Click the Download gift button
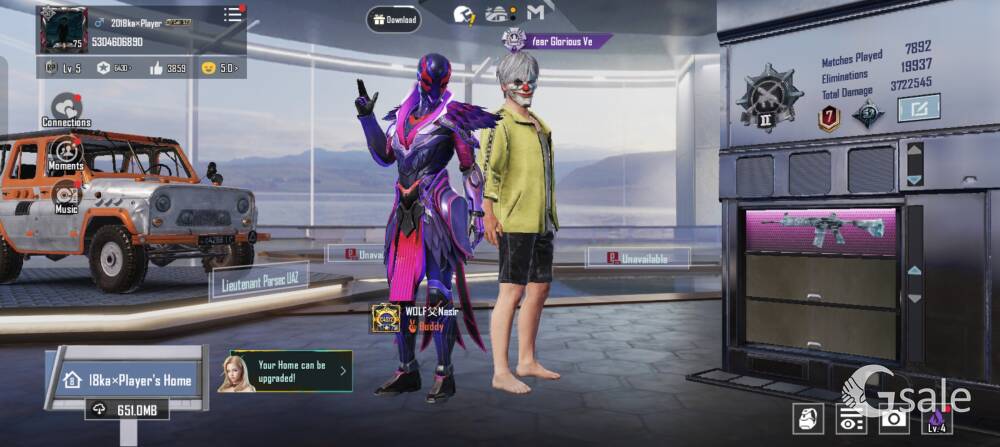This screenshot has width=1000, height=447. coord(393,19)
